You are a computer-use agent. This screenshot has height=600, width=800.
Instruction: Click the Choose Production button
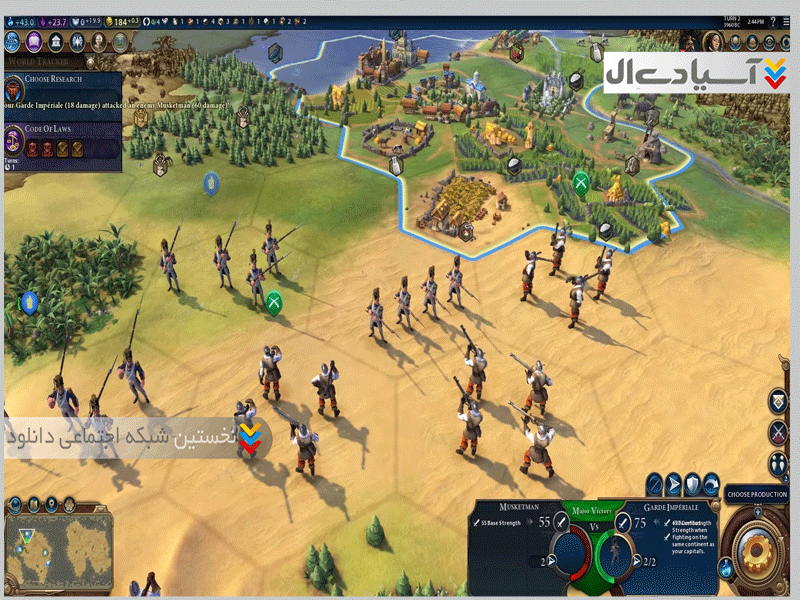point(757,494)
